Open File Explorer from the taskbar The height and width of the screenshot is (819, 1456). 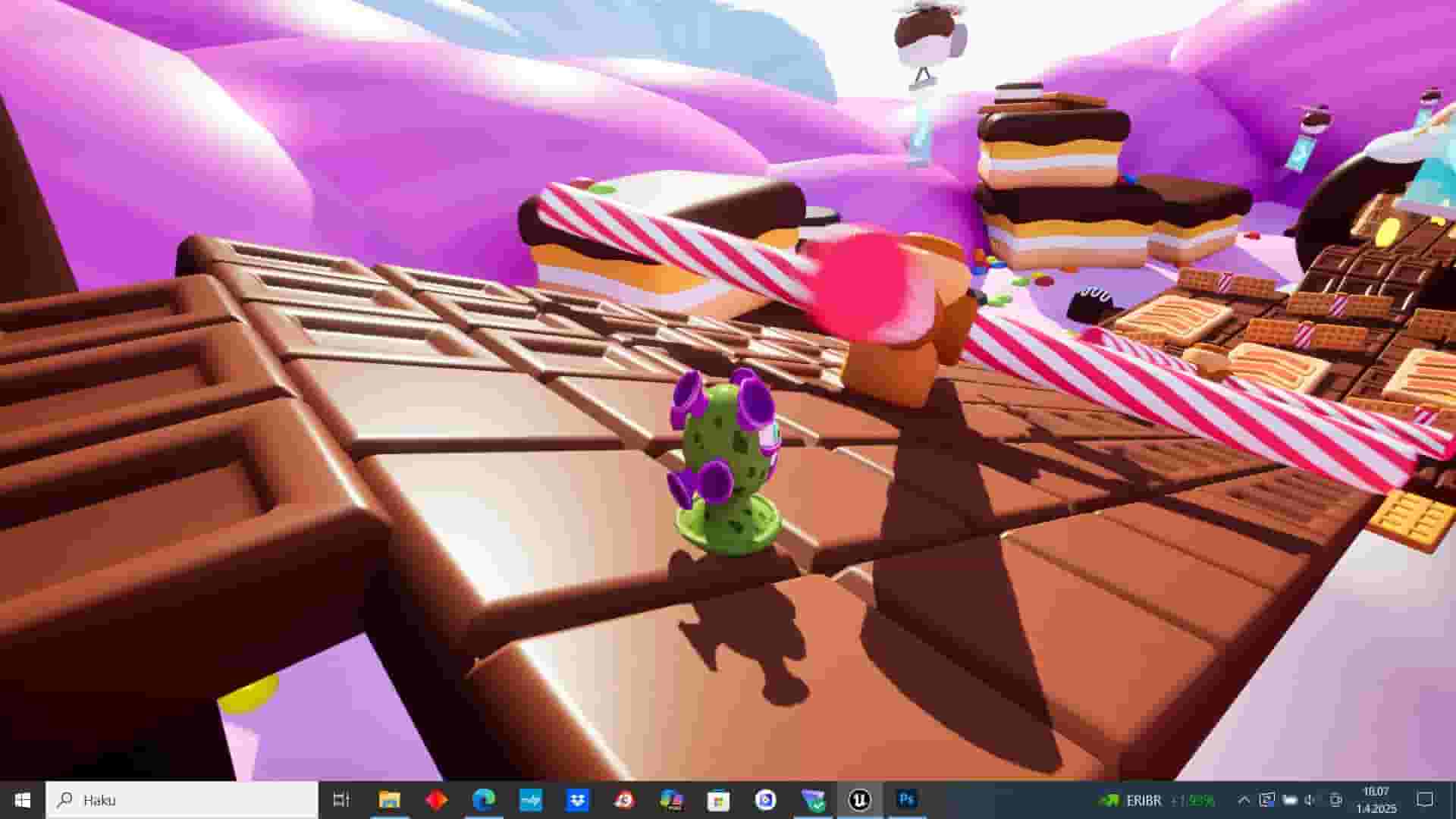click(391, 800)
